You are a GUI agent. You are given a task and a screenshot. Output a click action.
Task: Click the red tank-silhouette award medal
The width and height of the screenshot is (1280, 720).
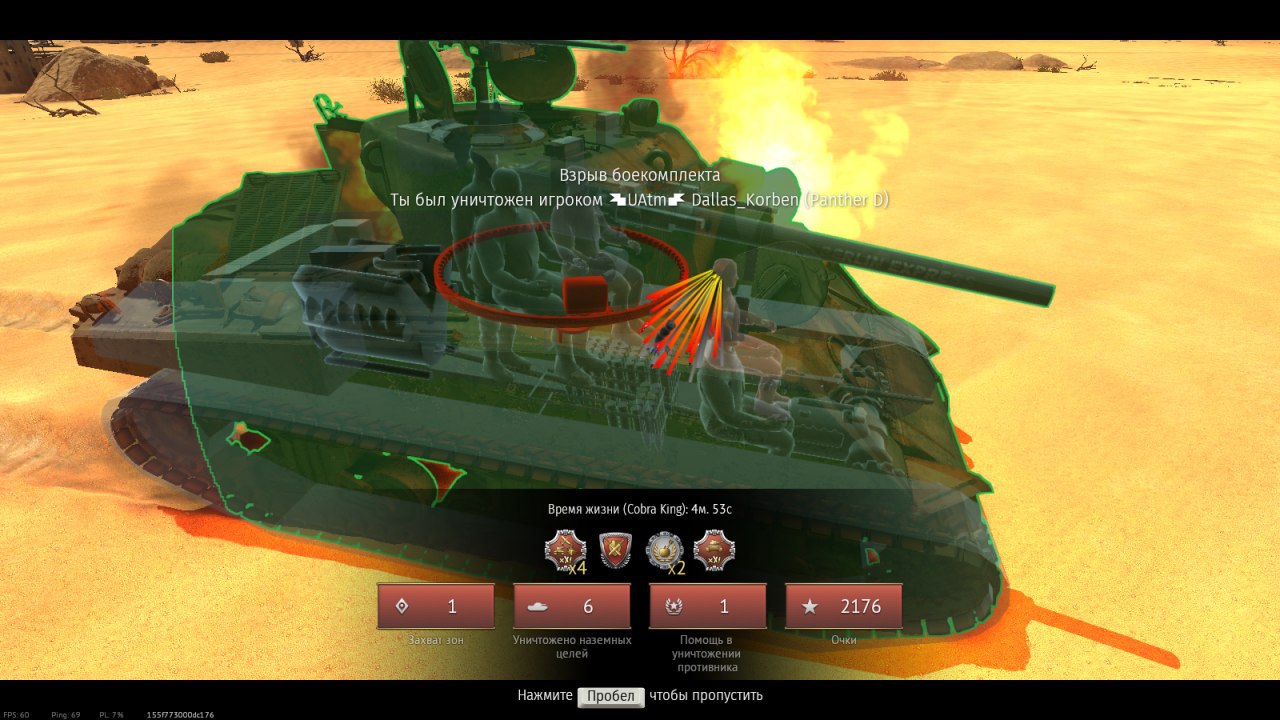[714, 551]
